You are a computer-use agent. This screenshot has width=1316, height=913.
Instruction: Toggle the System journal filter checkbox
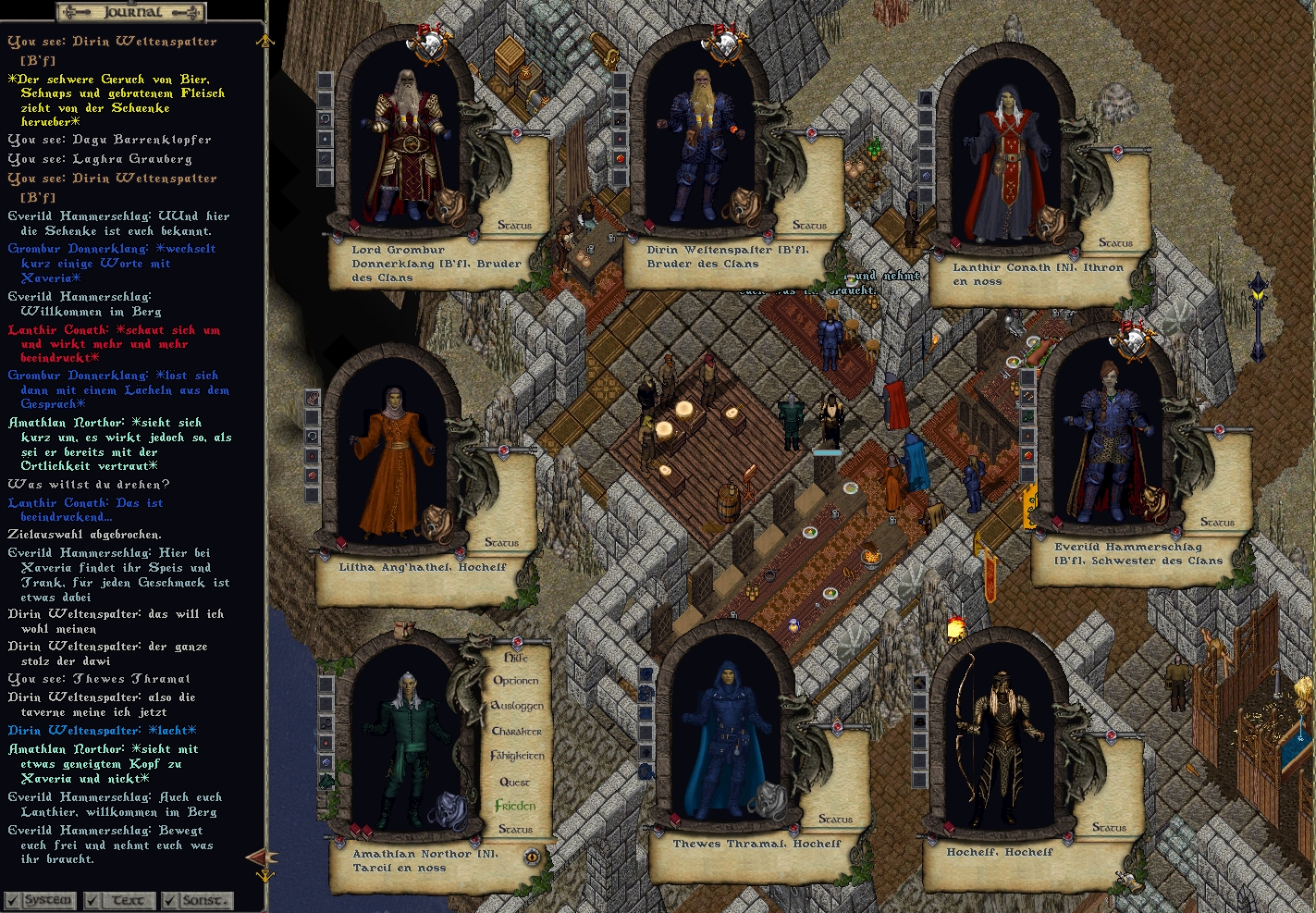[12, 900]
